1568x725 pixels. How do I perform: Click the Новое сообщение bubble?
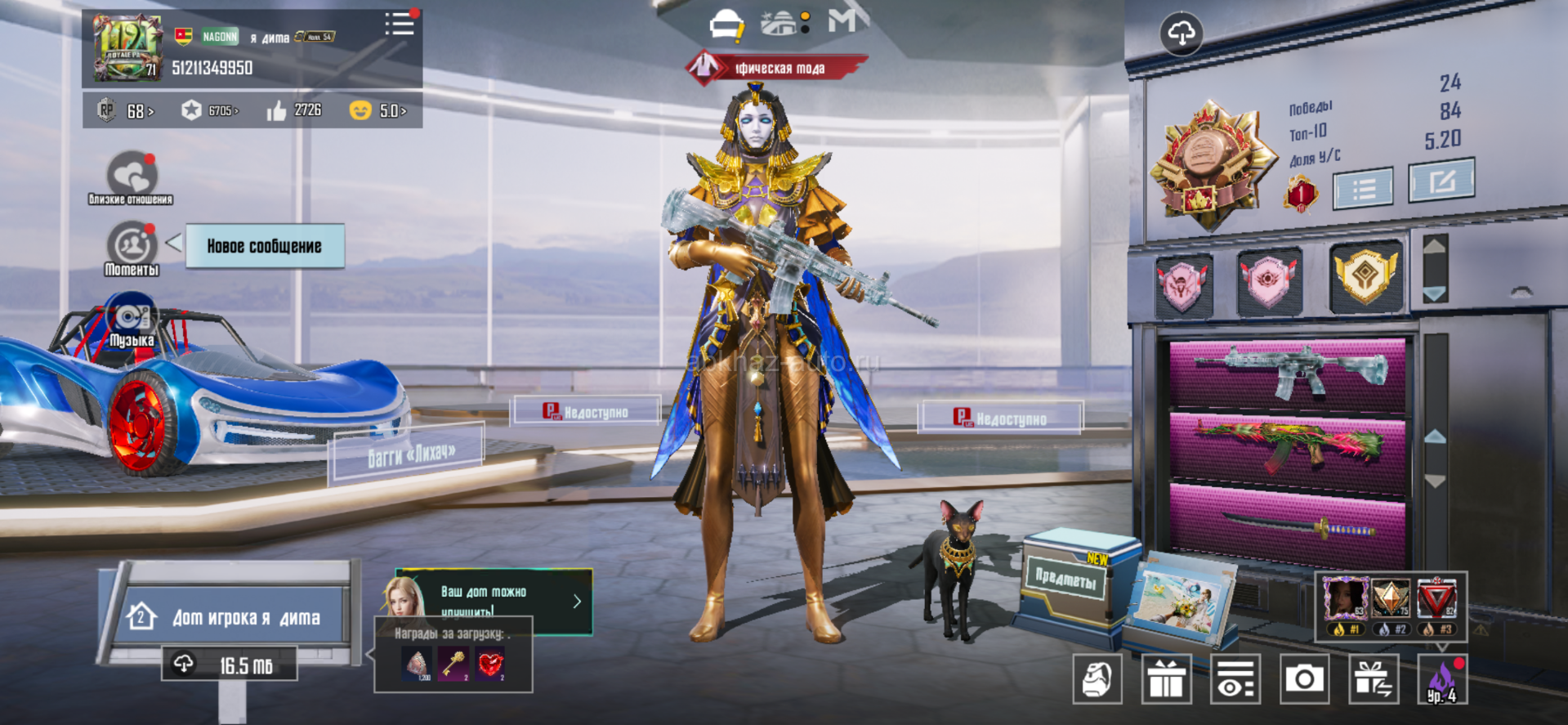pyautogui.click(x=264, y=246)
